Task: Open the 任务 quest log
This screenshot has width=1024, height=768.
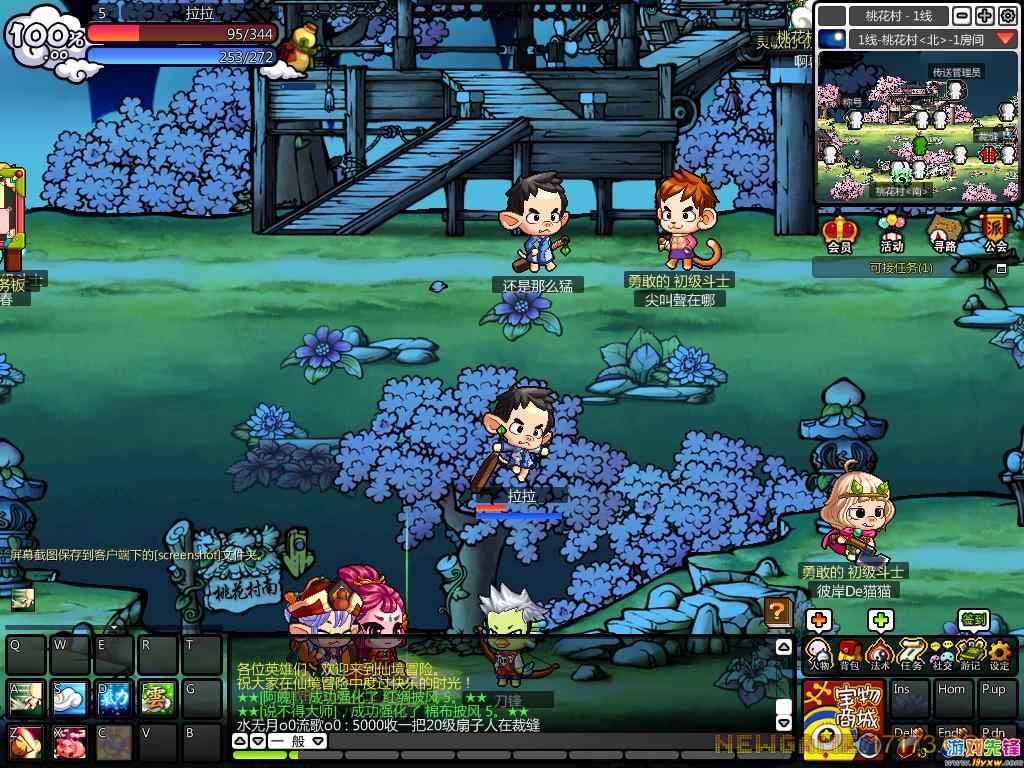Action: tap(911, 655)
